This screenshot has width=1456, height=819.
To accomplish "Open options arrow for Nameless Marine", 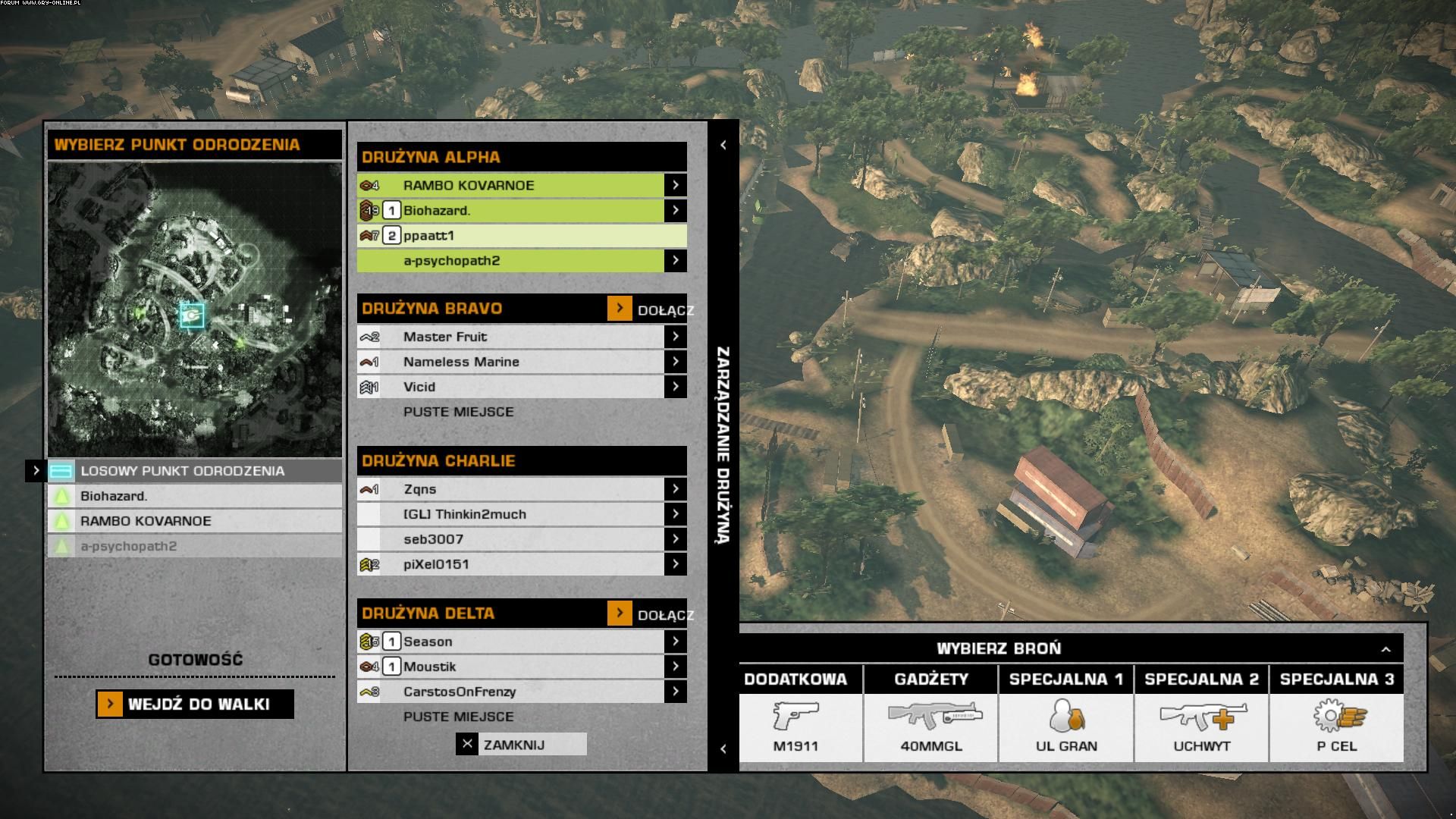I will click(675, 362).
